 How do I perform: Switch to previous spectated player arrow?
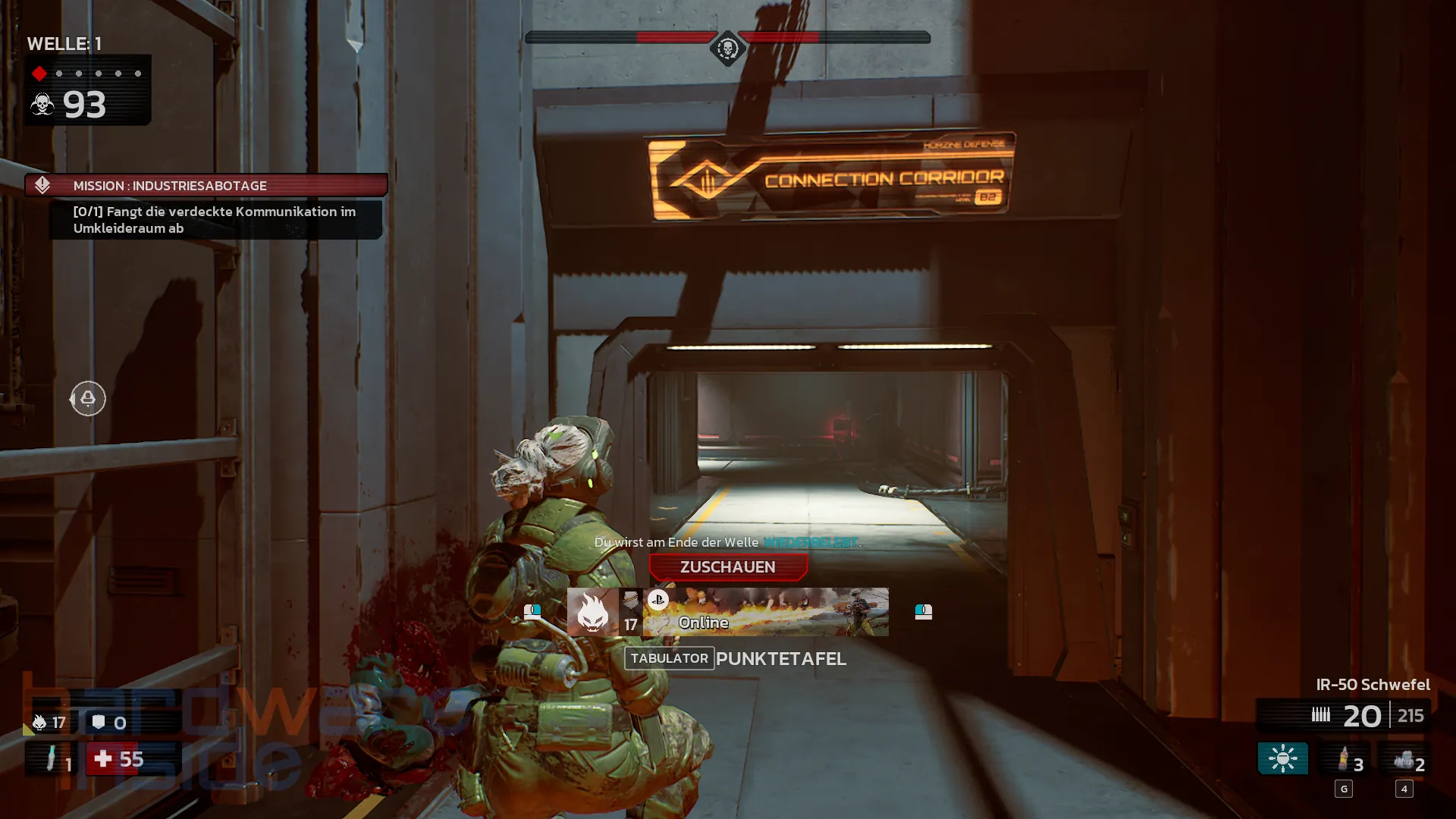pos(532,611)
